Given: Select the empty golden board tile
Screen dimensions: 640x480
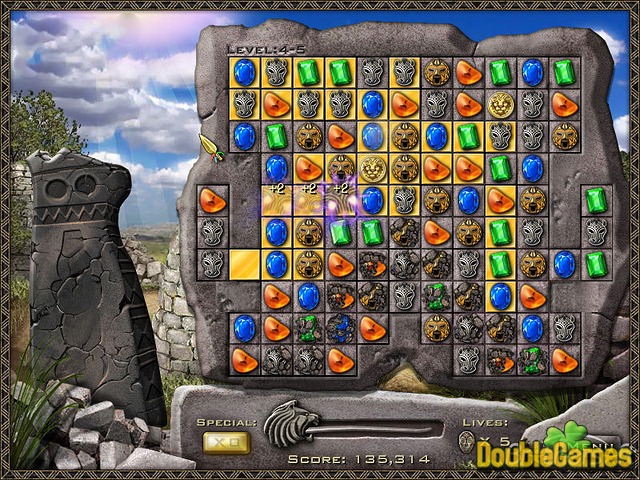Looking at the screenshot, I should 243,264.
